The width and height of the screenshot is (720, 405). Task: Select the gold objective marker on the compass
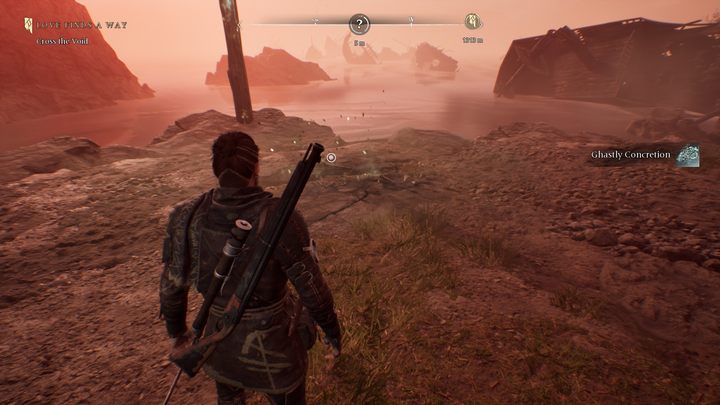point(473,22)
